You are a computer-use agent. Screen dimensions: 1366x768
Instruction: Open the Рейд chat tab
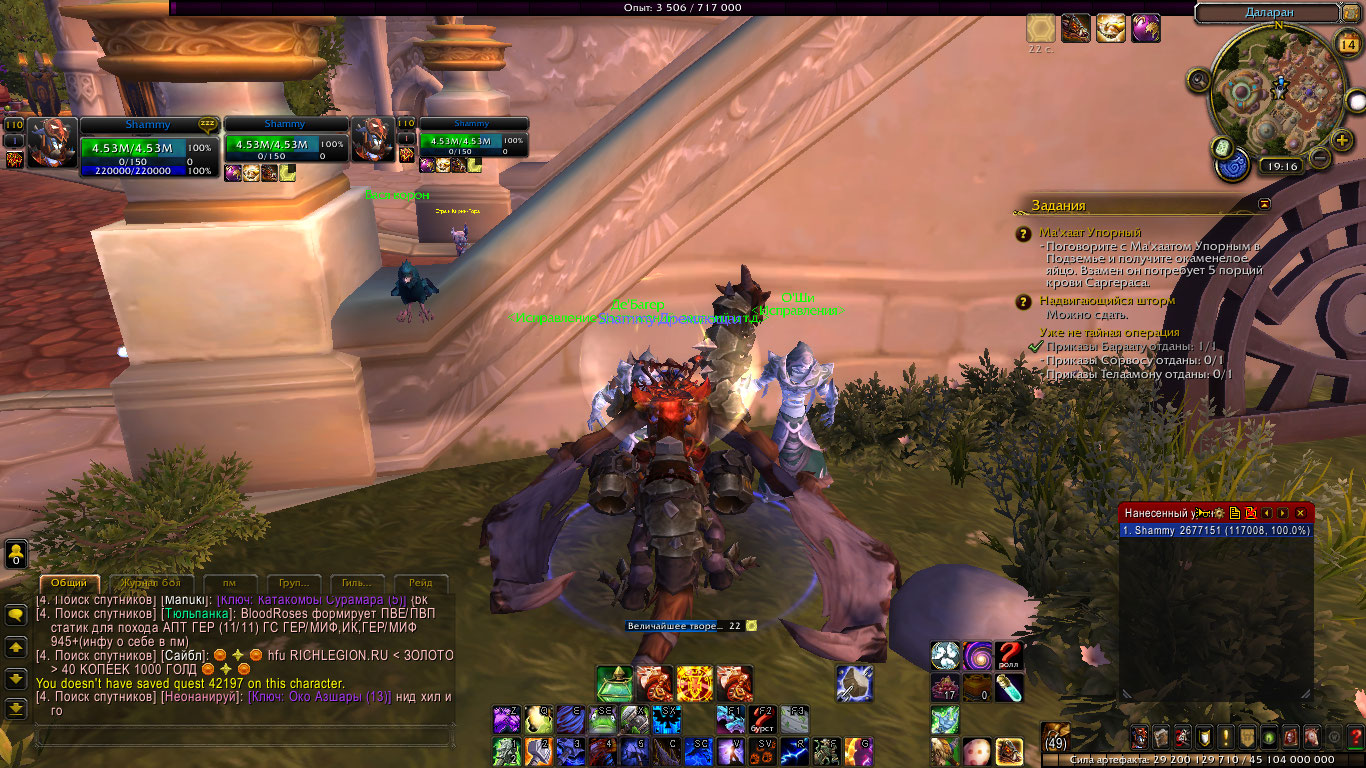(x=421, y=583)
